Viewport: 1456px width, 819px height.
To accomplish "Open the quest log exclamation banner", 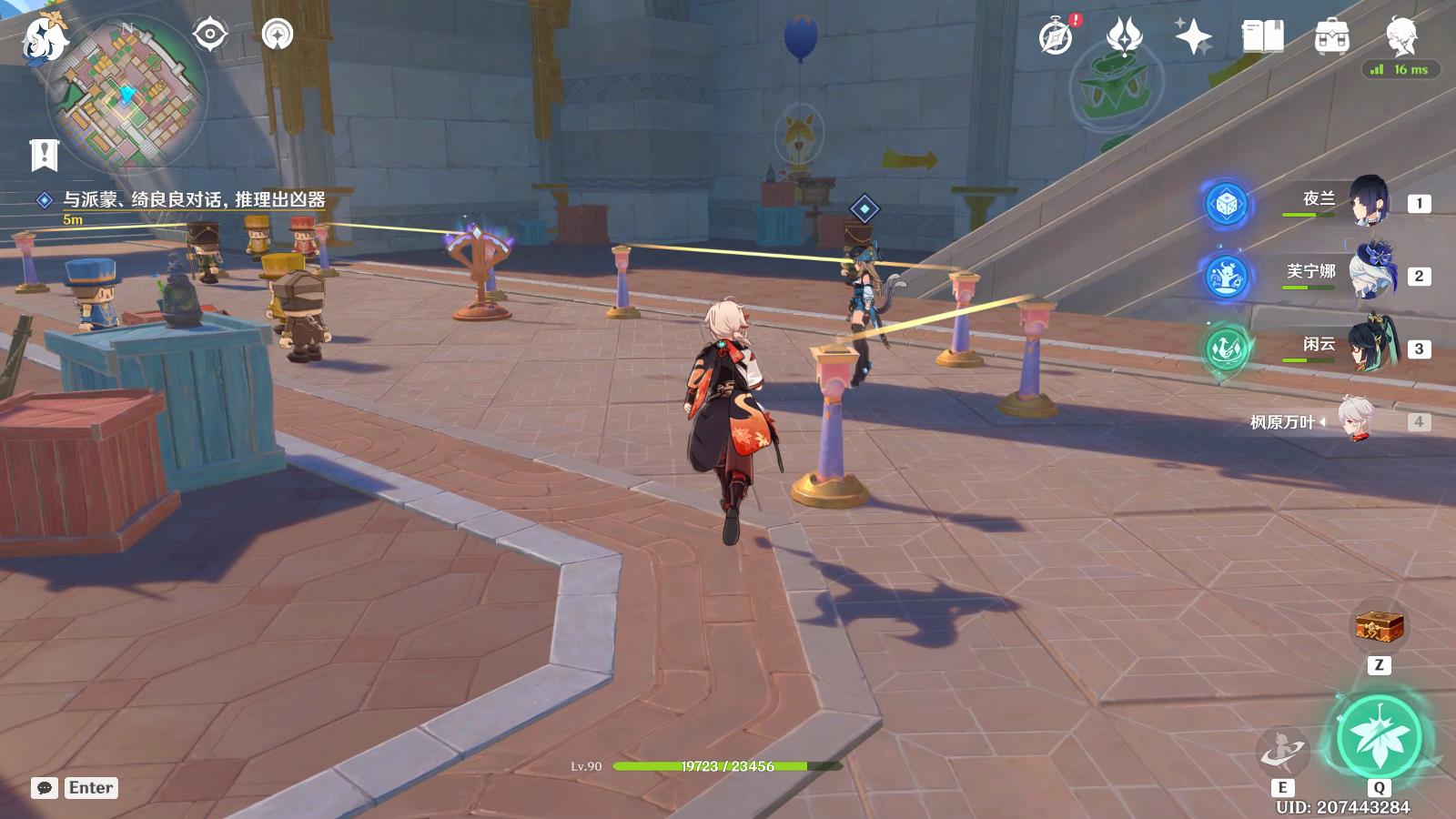I will pos(44,155).
